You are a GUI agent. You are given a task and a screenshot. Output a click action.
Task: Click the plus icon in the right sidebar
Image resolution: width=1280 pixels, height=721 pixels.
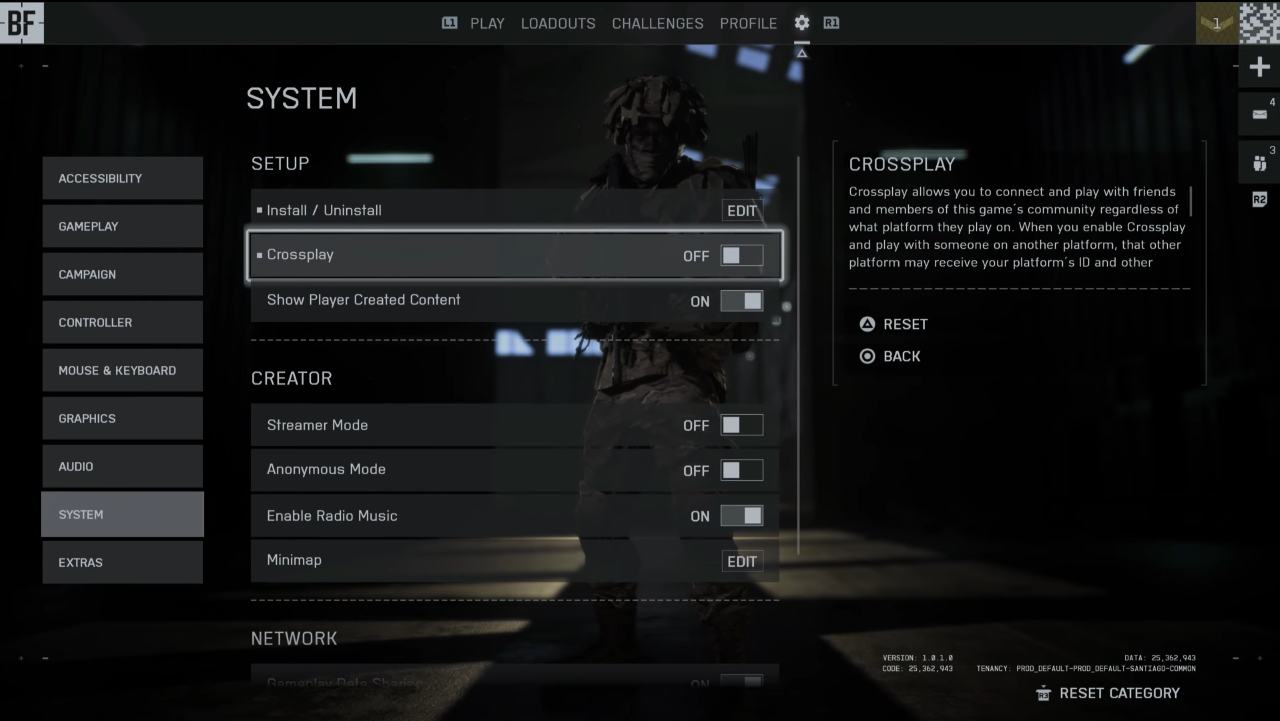[x=1259, y=68]
